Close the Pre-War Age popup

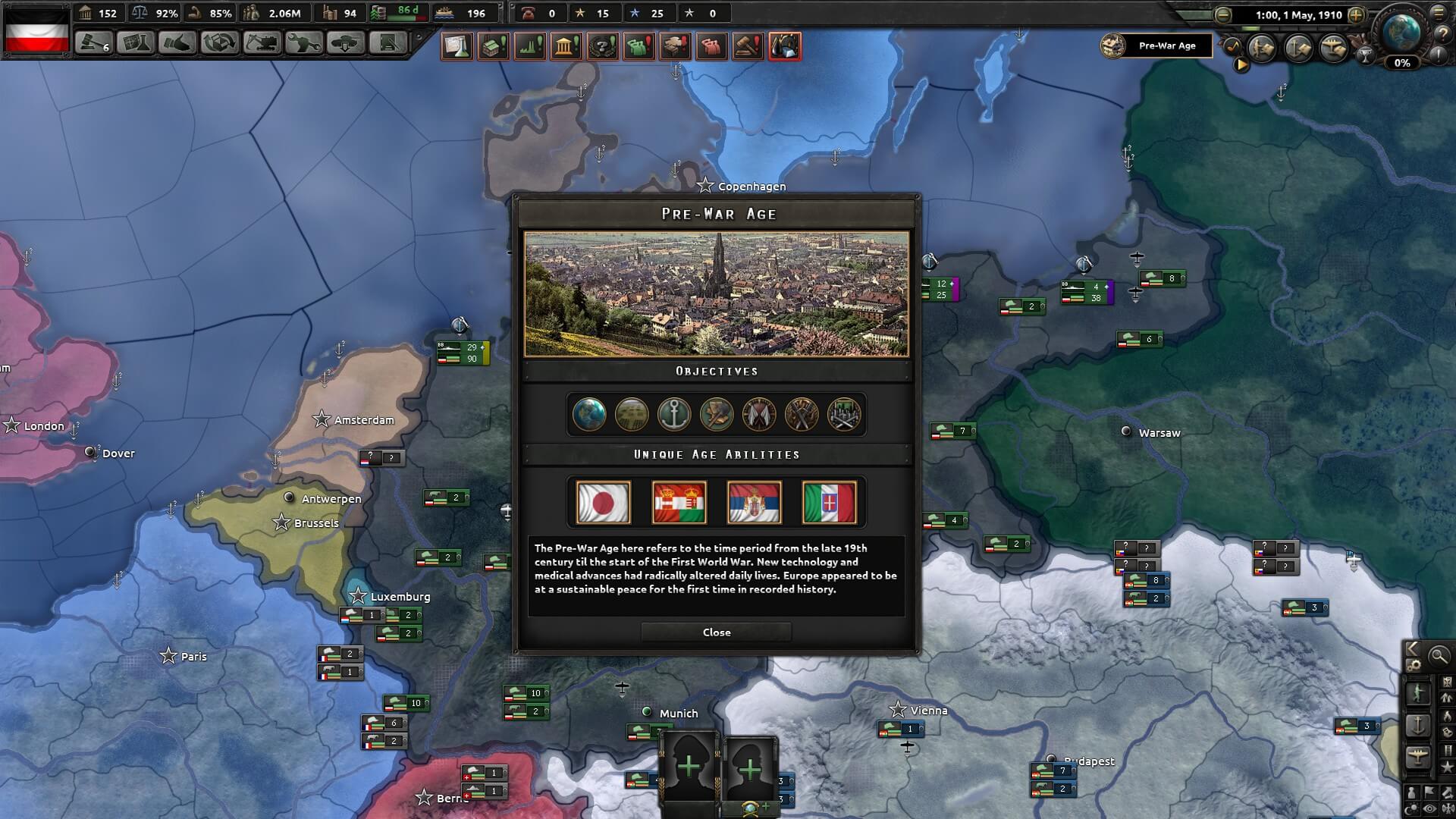(x=716, y=632)
